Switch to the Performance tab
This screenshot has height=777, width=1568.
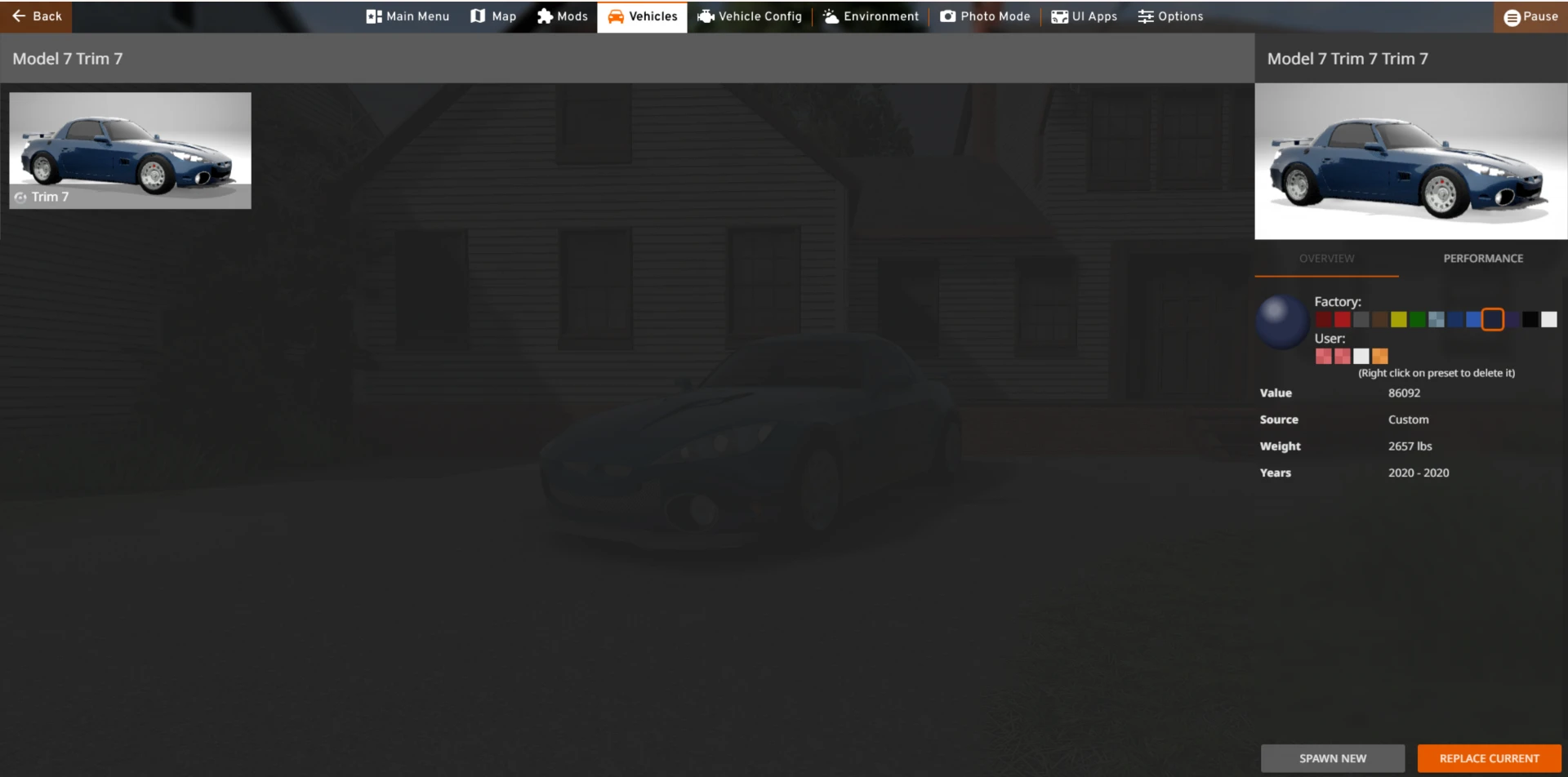click(1483, 258)
